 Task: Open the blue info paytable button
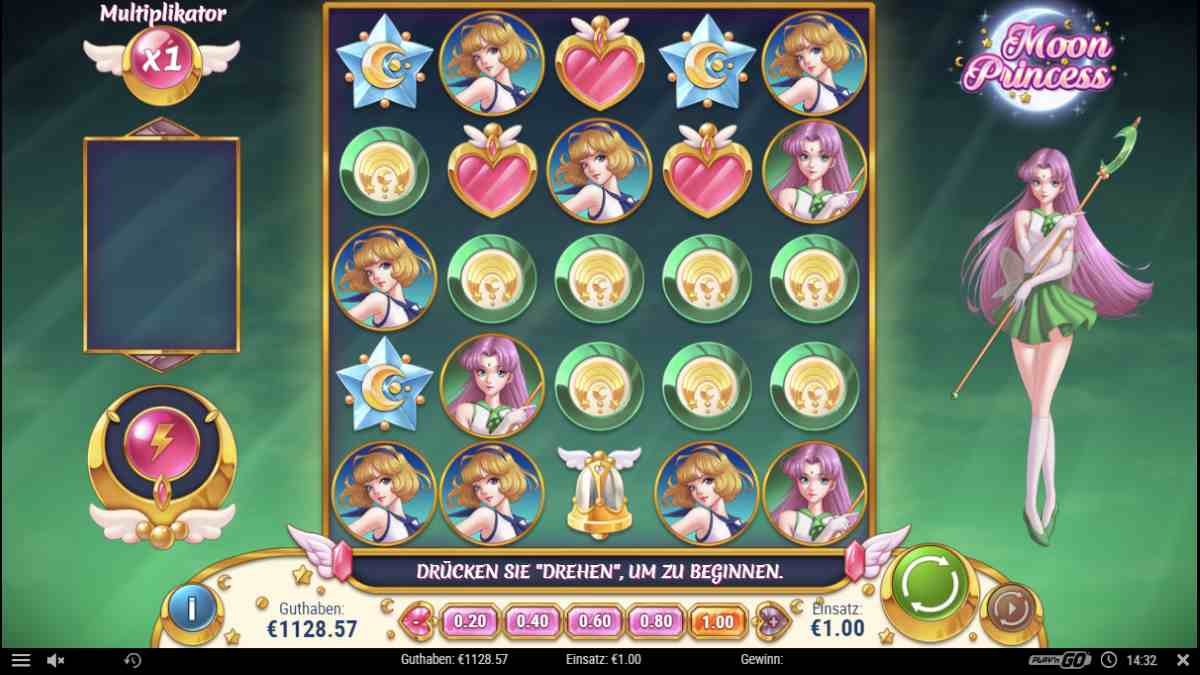point(191,609)
